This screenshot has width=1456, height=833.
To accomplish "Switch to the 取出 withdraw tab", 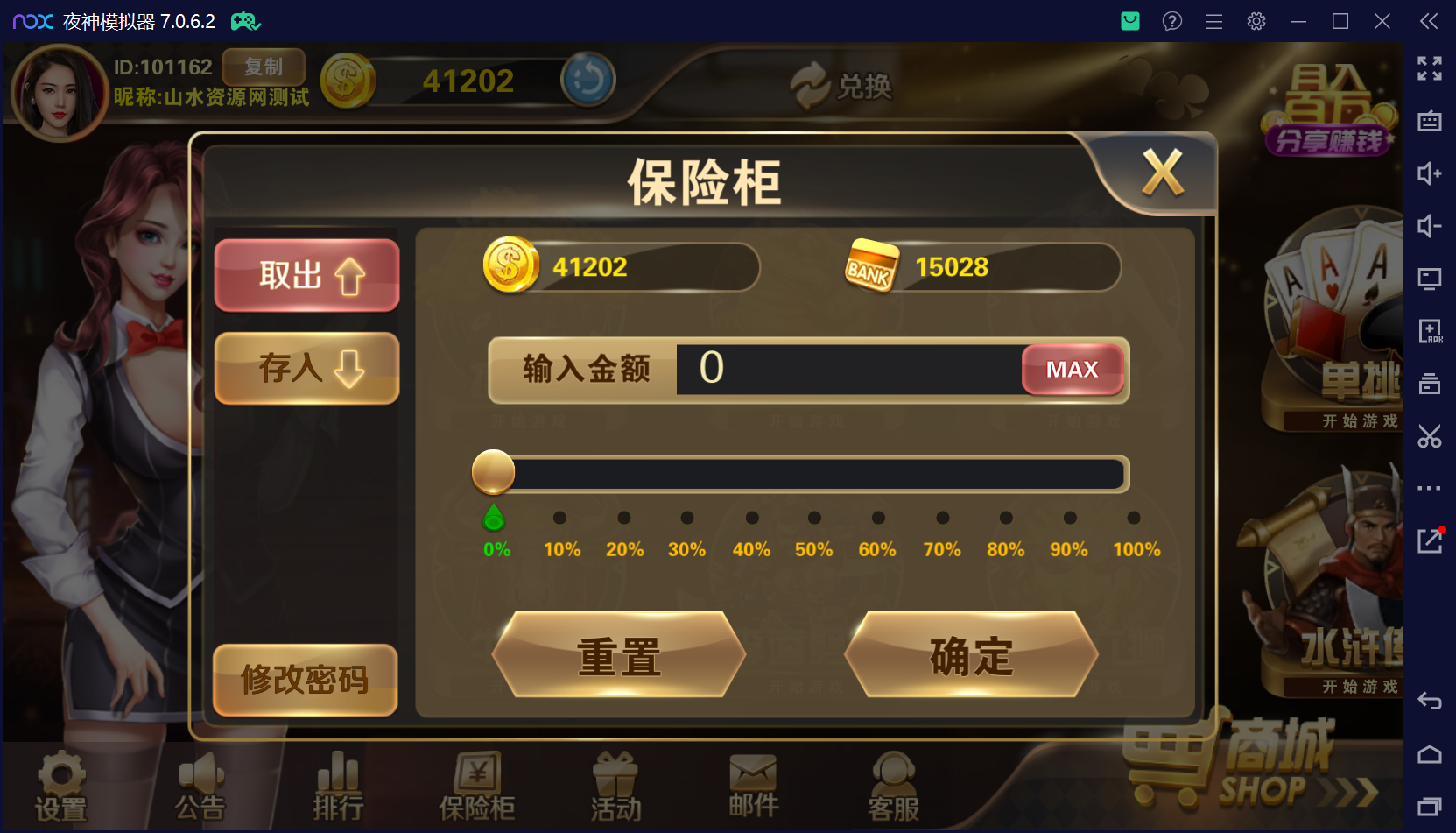I will (306, 275).
